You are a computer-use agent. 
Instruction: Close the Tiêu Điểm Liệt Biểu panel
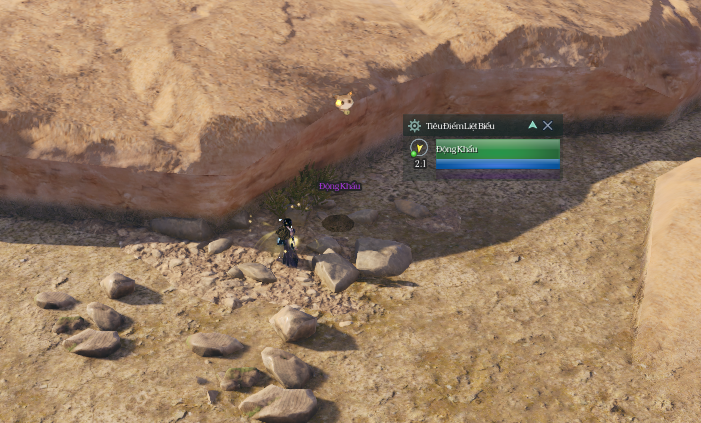click(x=548, y=126)
